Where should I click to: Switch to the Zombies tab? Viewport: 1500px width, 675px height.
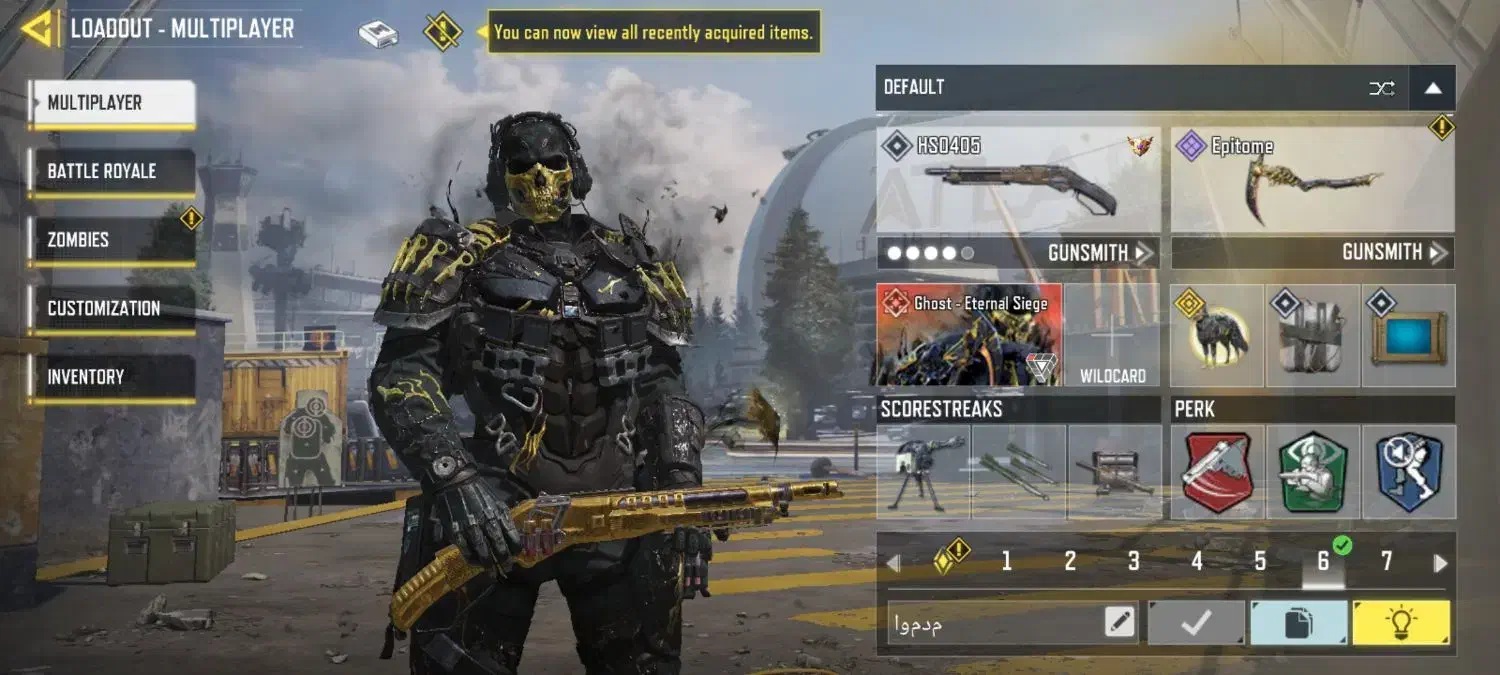pos(111,240)
